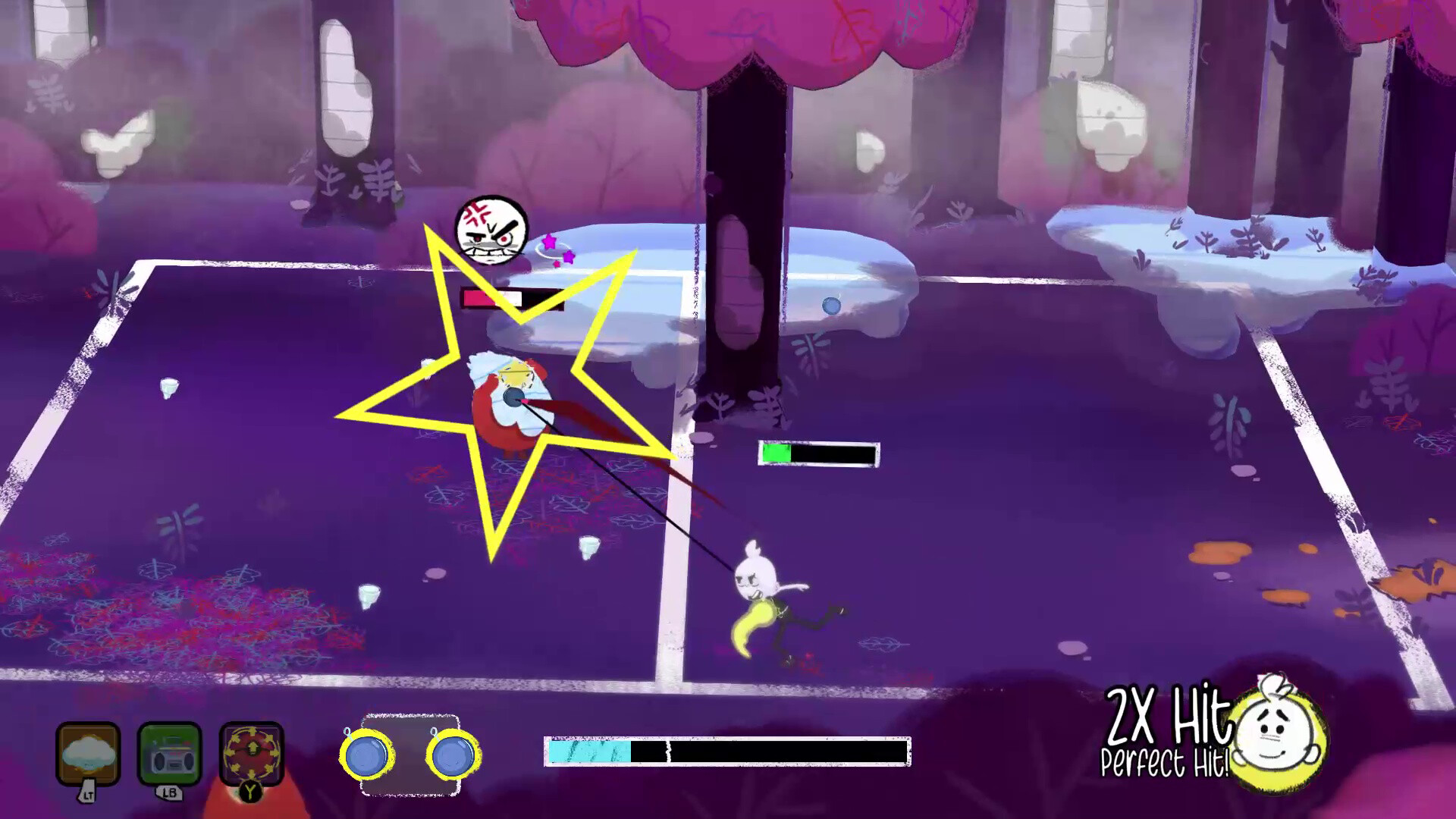Click the blue orb on the snowy platform
This screenshot has width=1456, height=819.
tap(833, 305)
